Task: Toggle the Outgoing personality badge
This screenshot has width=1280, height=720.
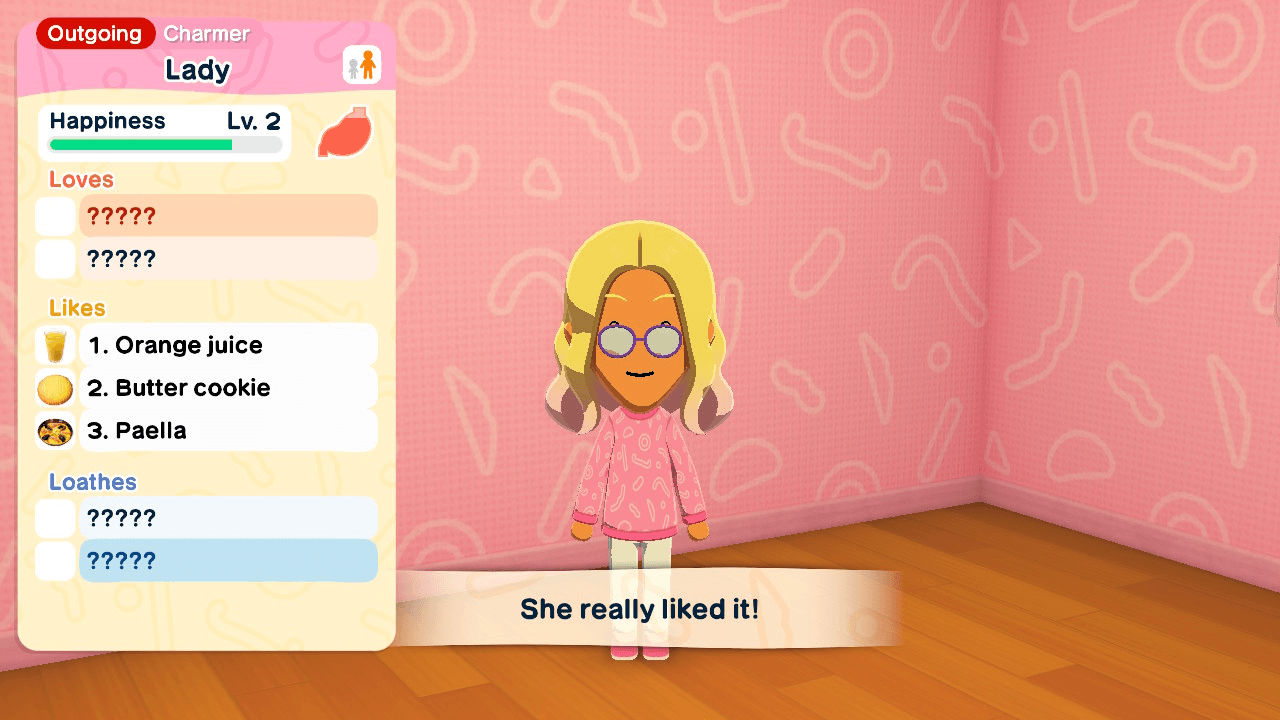Action: click(x=94, y=33)
